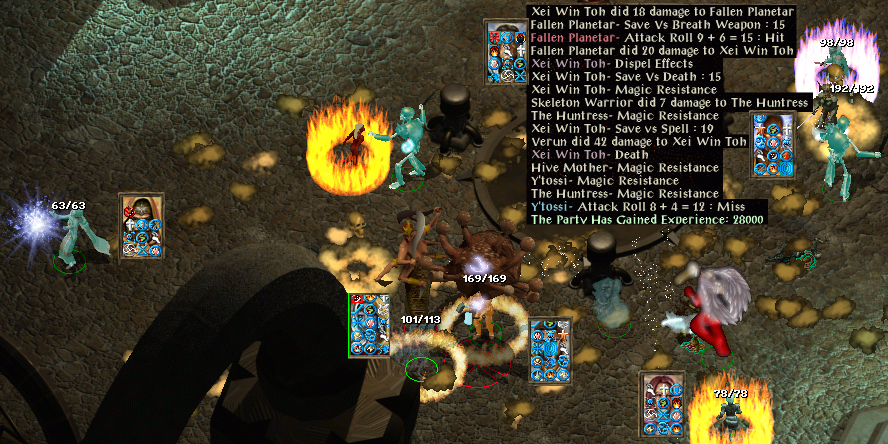Select the hooded character's portrait panel
Viewport: 888px width, 444px height.
coord(141,226)
